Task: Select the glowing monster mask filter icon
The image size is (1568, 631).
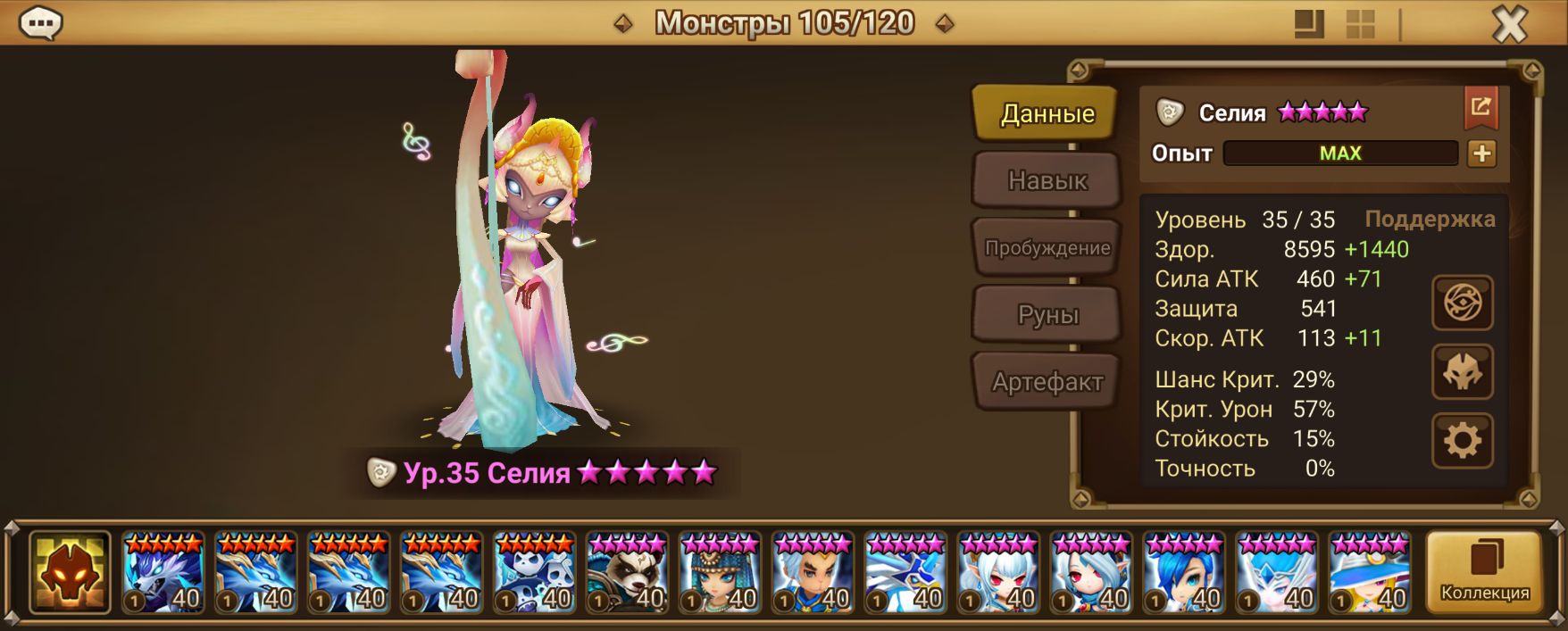Action: (70, 572)
